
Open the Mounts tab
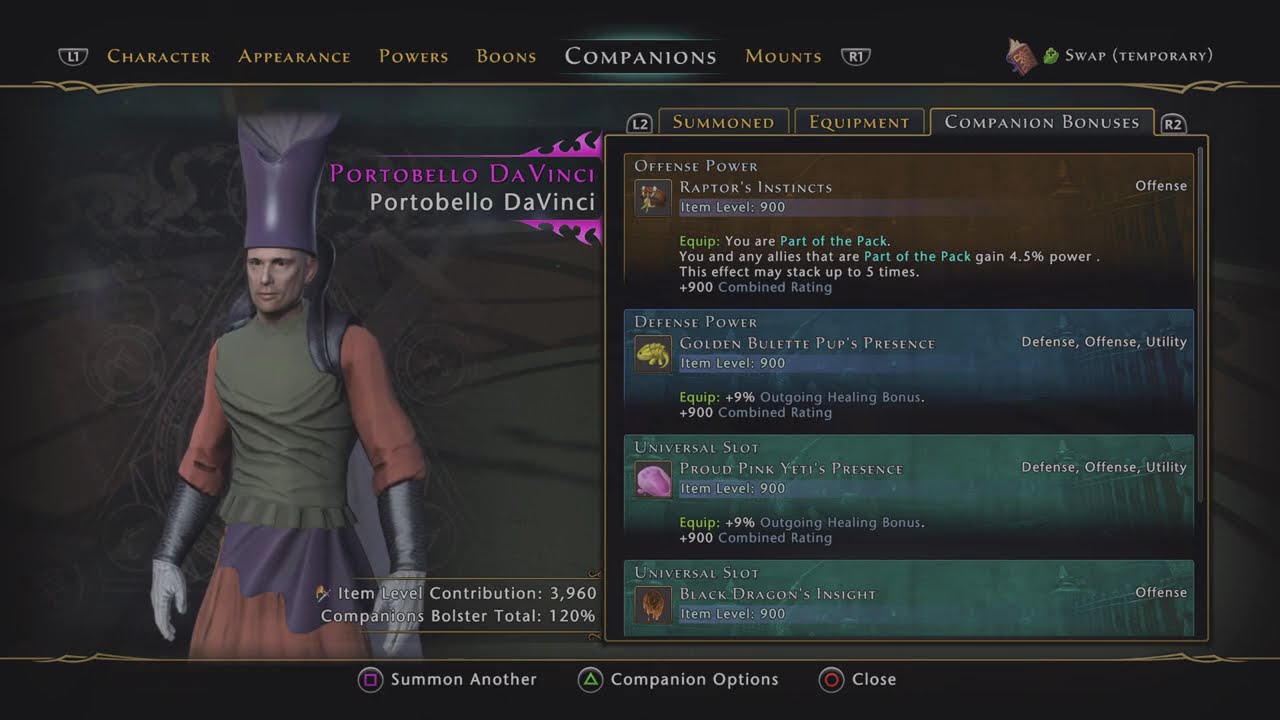coord(783,56)
